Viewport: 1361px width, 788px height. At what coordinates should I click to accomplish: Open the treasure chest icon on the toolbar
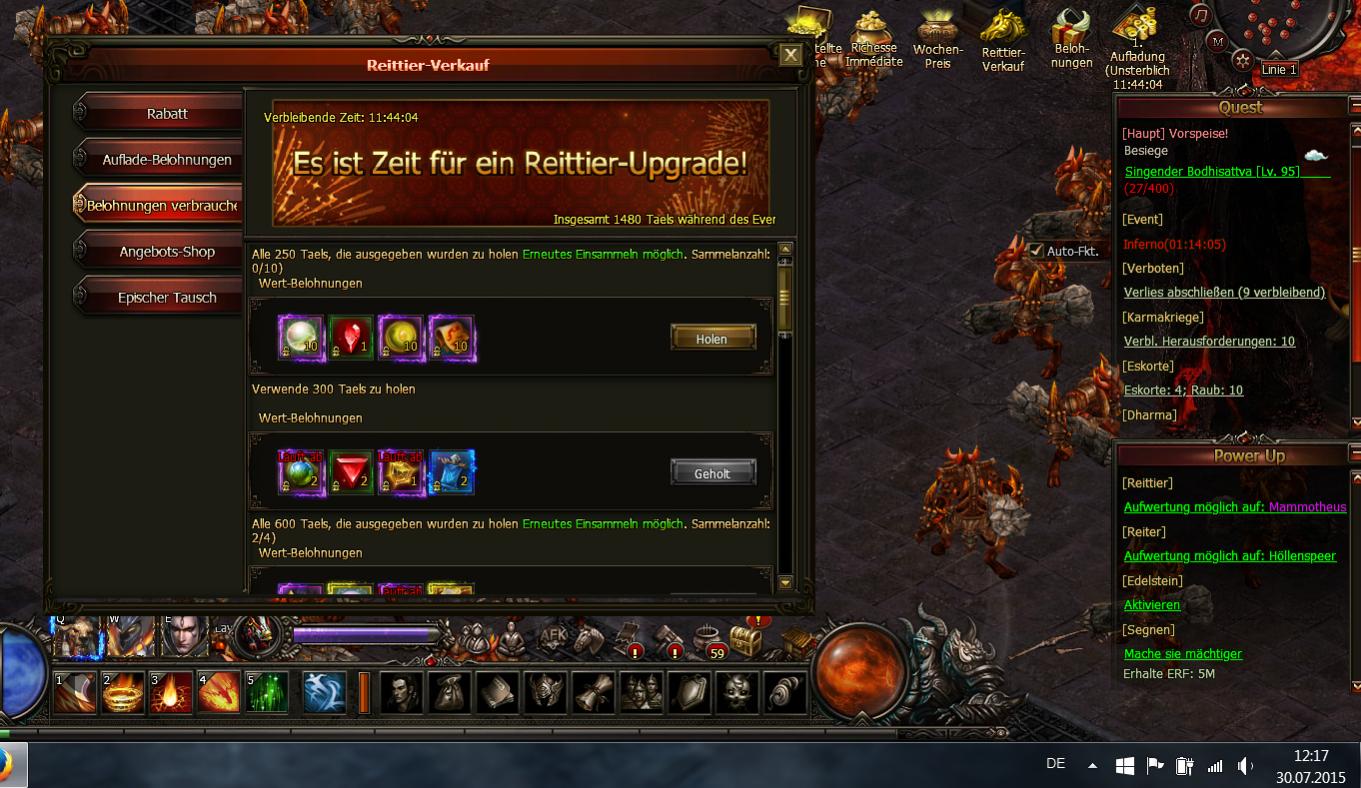[x=746, y=641]
